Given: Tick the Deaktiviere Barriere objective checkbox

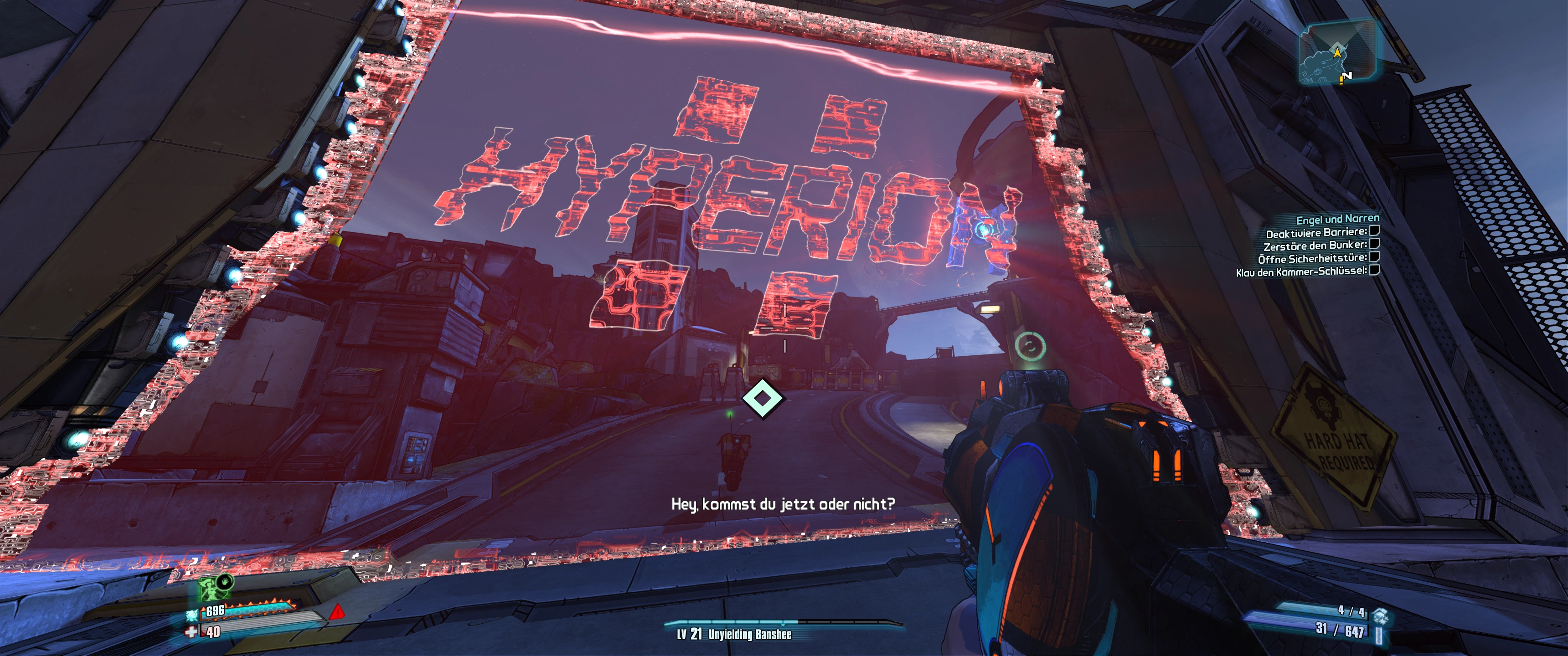Looking at the screenshot, I should pyautogui.click(x=1374, y=231).
